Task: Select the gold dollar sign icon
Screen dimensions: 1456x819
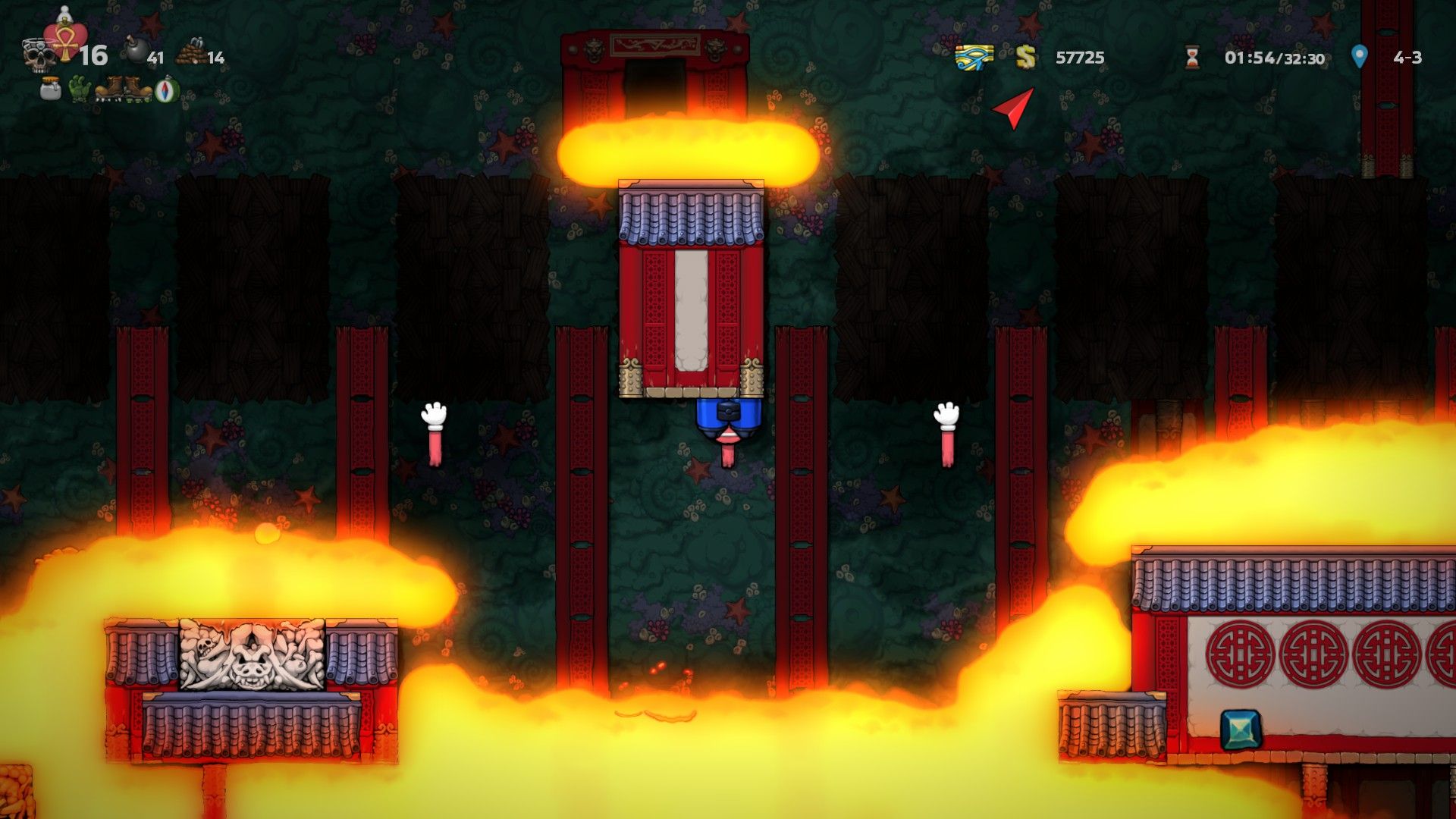Action: click(x=1025, y=57)
